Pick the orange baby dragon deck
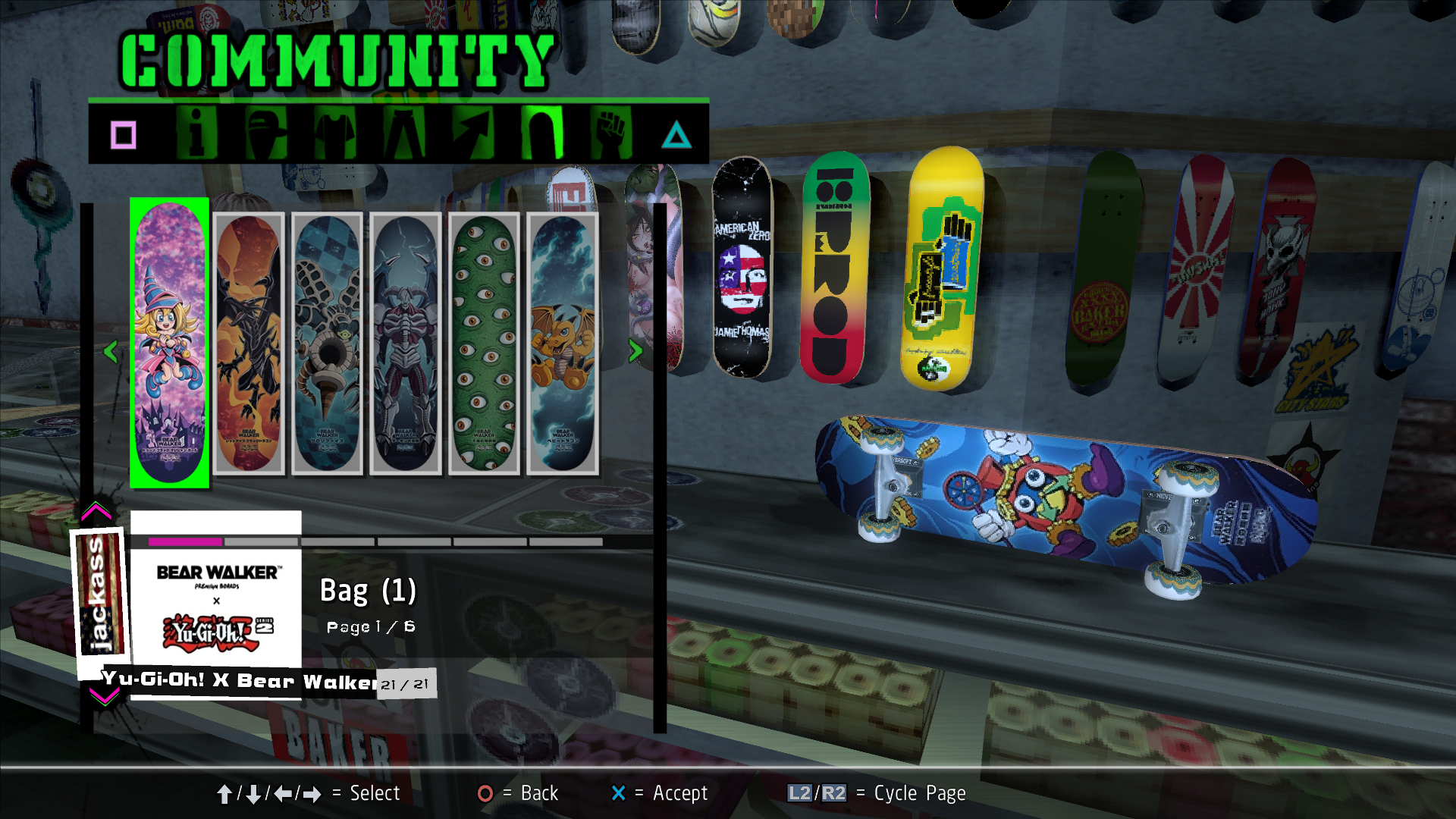This screenshot has height=819, width=1456. pyautogui.click(x=563, y=343)
